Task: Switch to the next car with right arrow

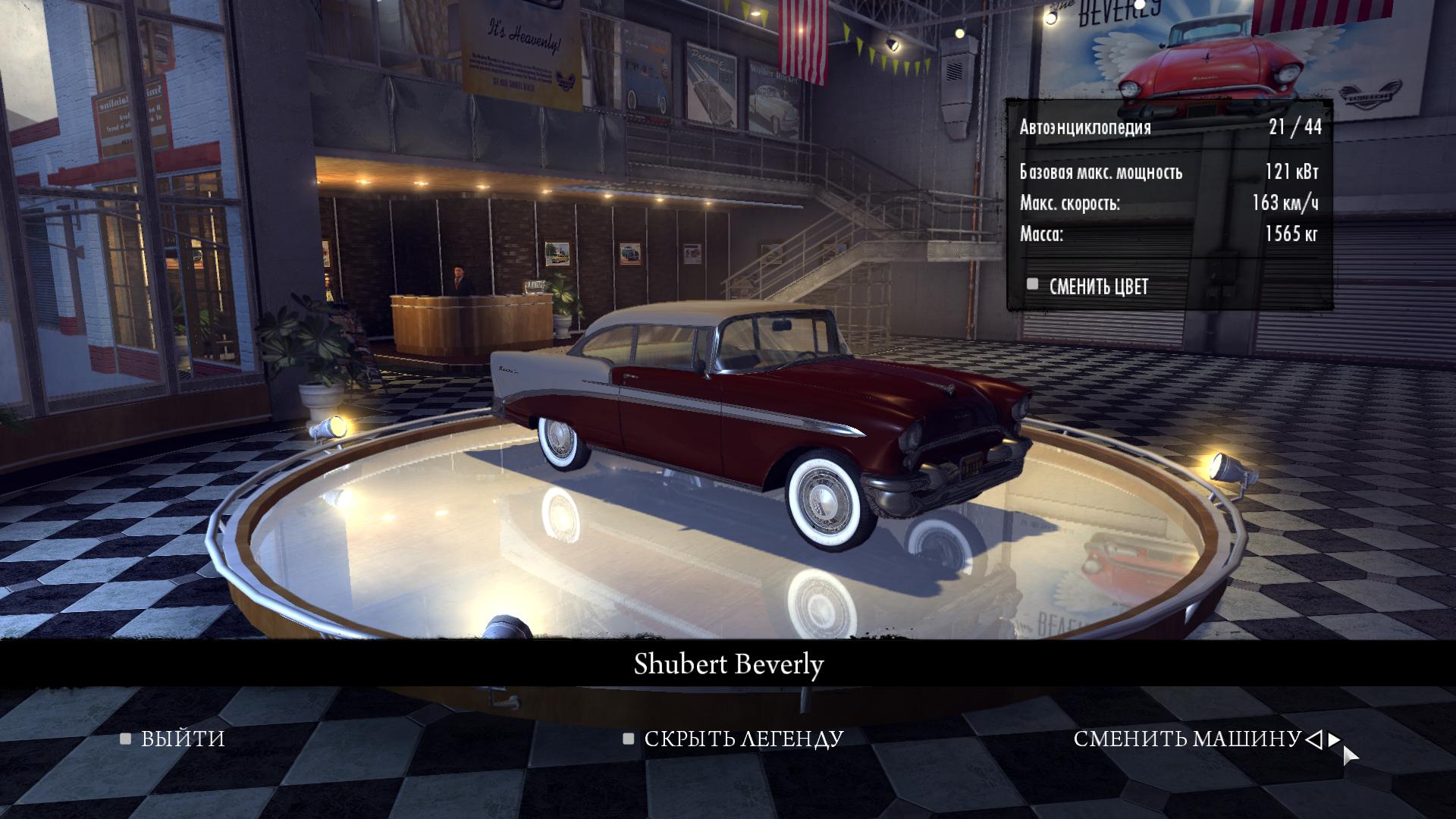Action: (1334, 739)
